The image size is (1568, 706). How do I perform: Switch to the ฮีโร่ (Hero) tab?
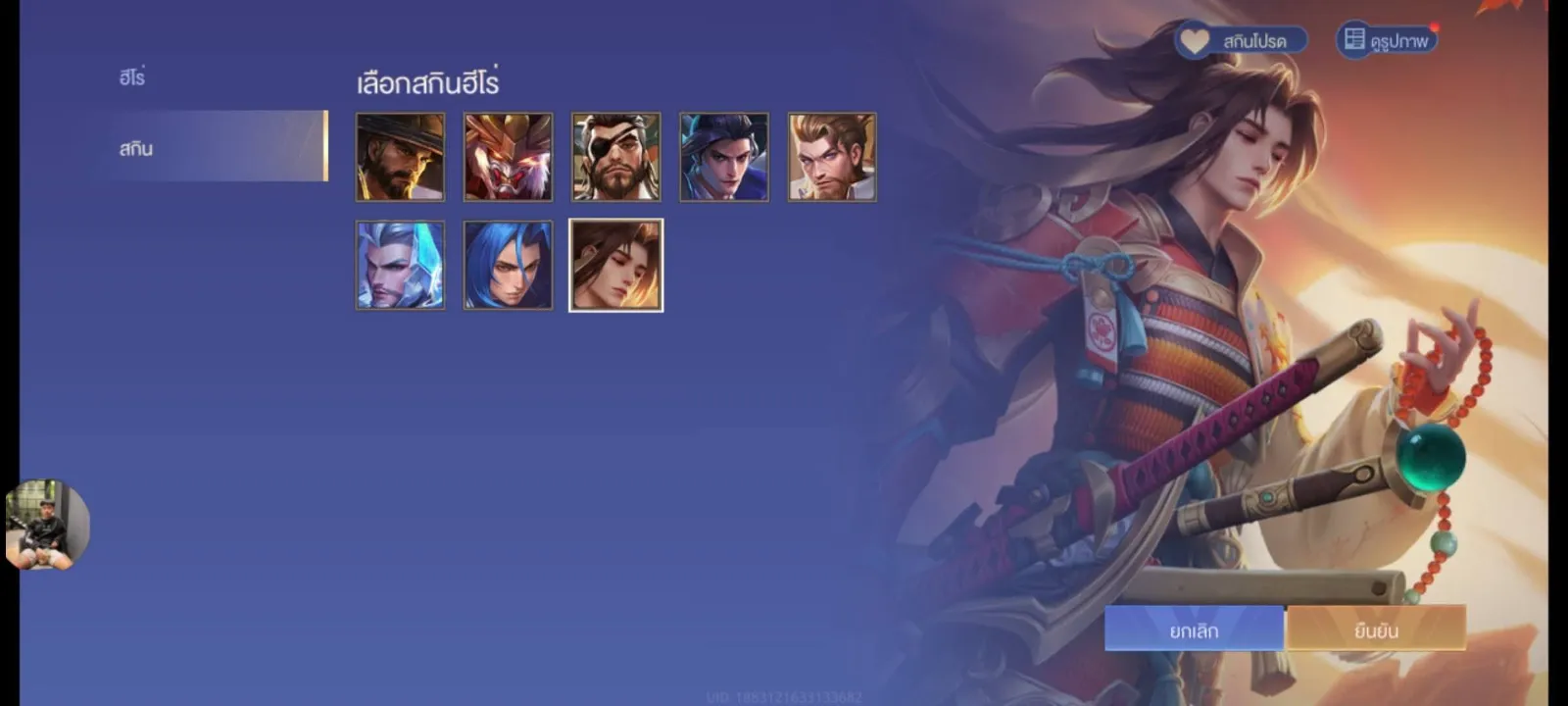tap(132, 77)
